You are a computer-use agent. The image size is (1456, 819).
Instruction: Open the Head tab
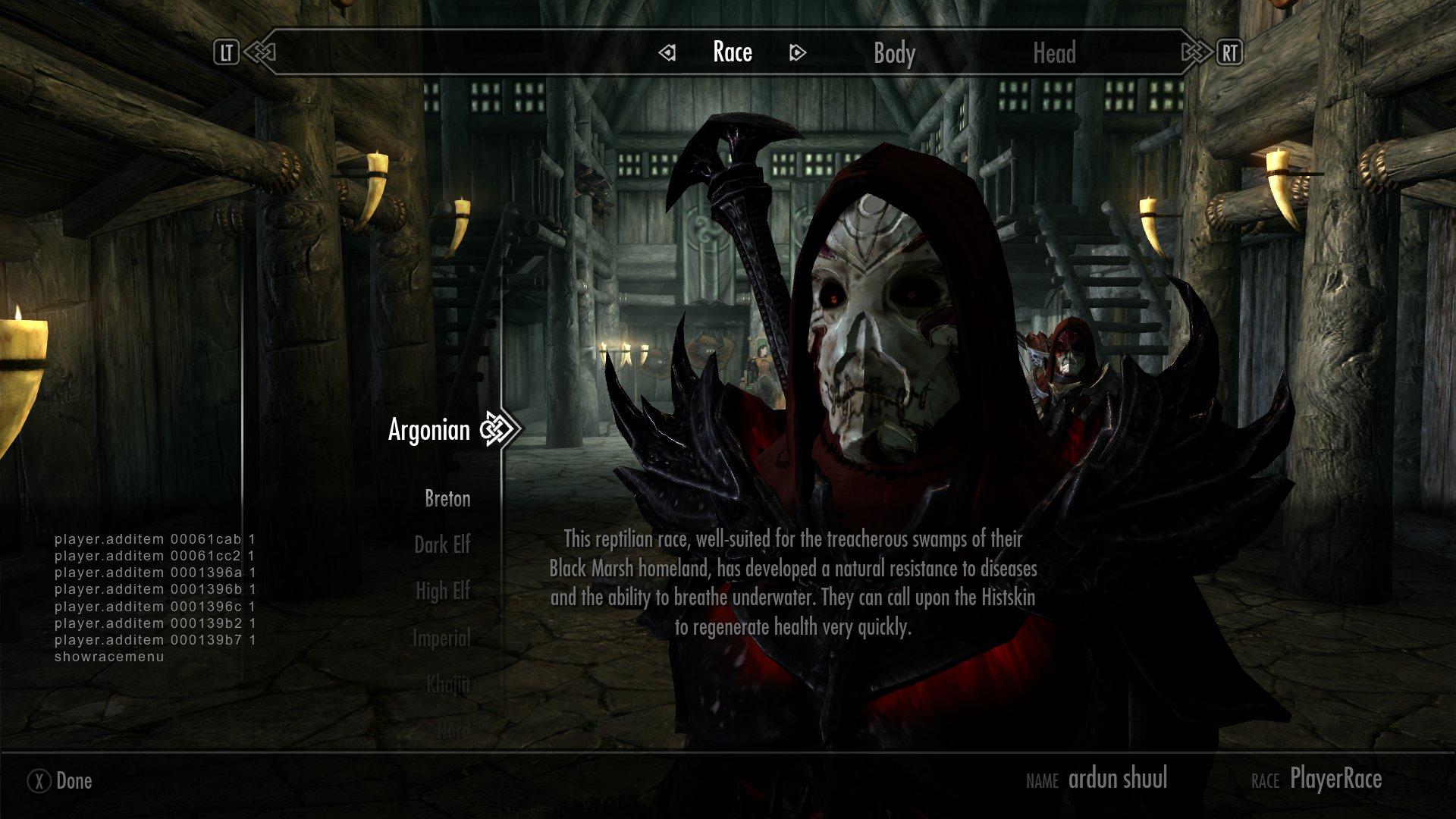click(1054, 53)
